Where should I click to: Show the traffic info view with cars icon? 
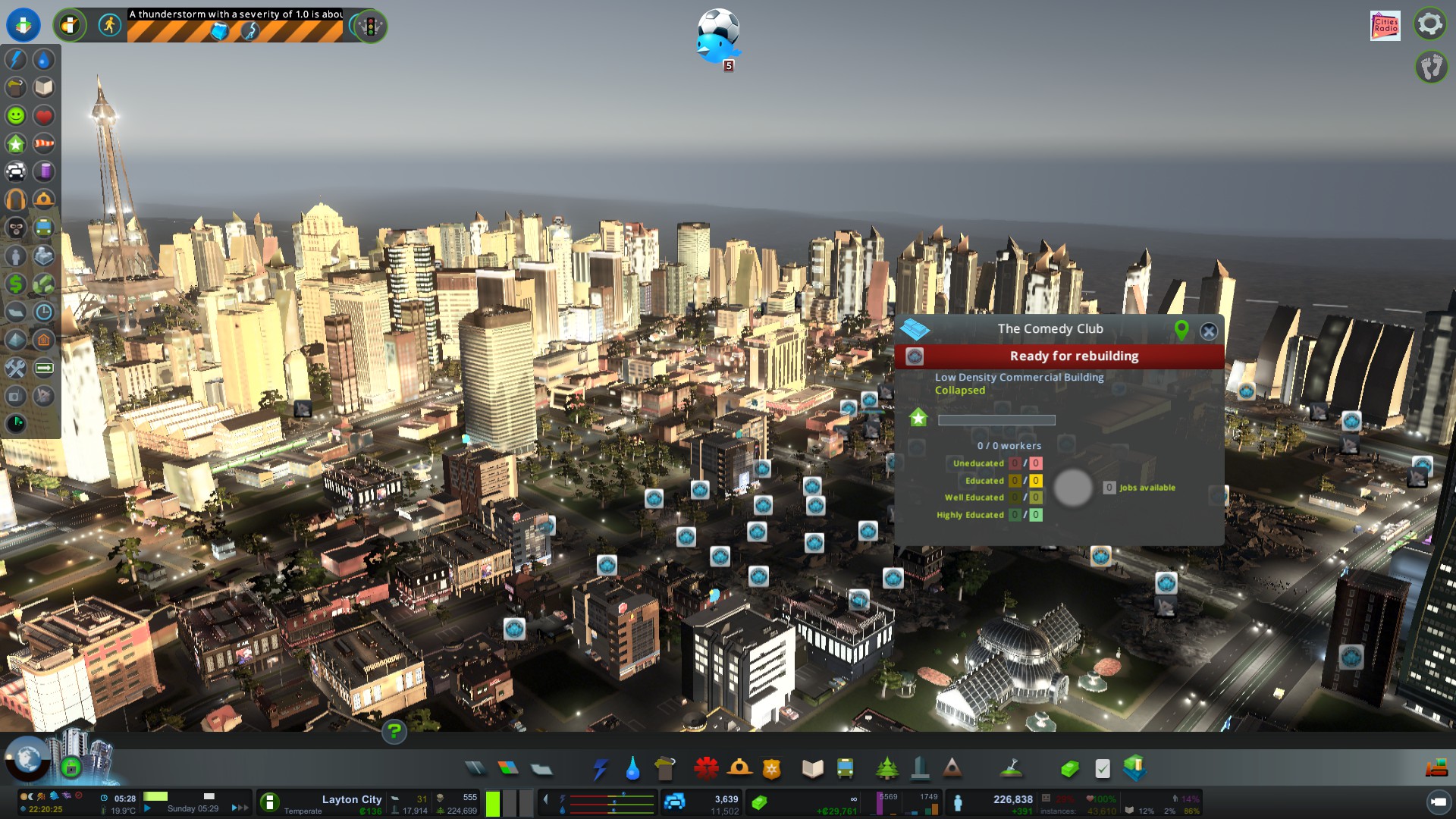pos(16,172)
